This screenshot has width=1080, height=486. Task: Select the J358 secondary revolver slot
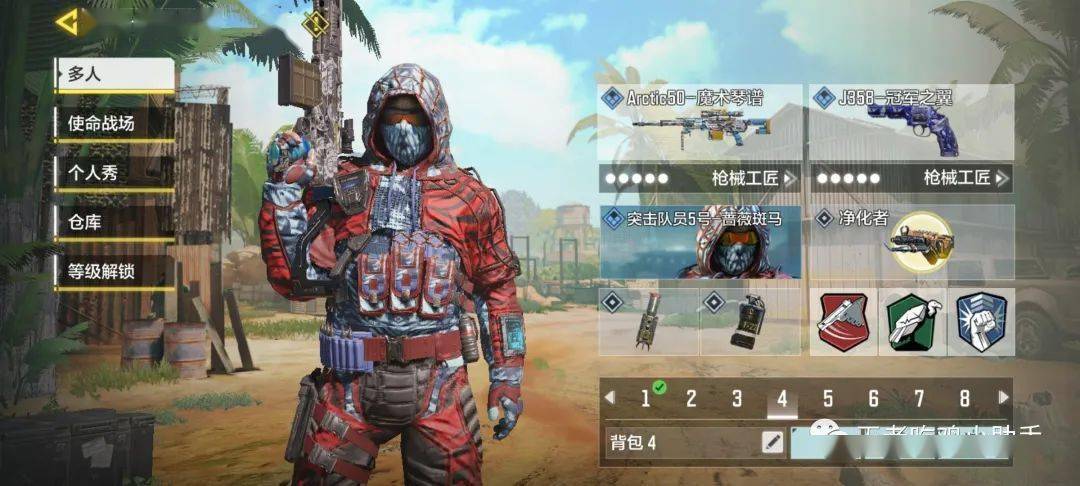pos(910,124)
